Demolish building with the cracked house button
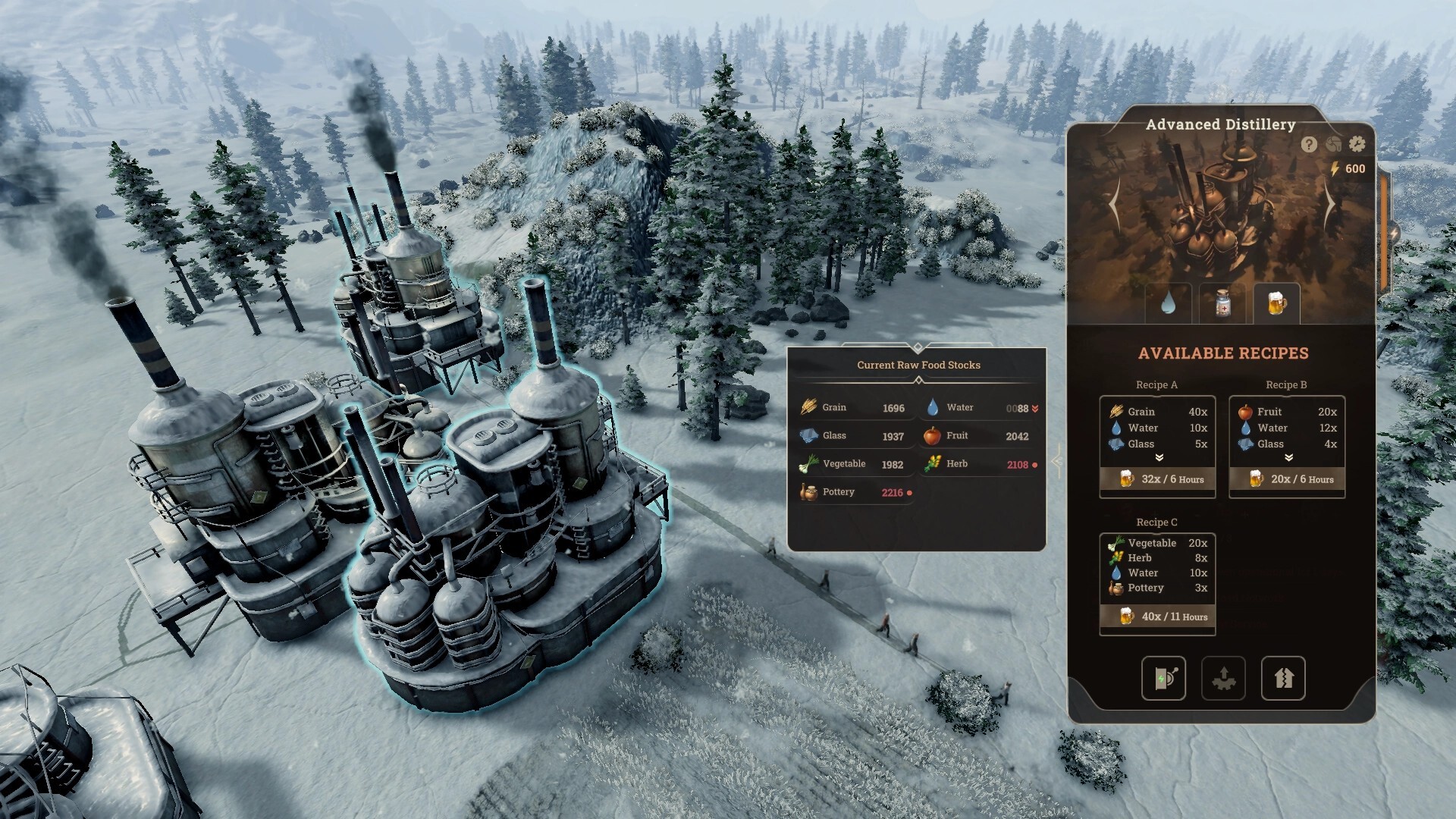 (1283, 678)
